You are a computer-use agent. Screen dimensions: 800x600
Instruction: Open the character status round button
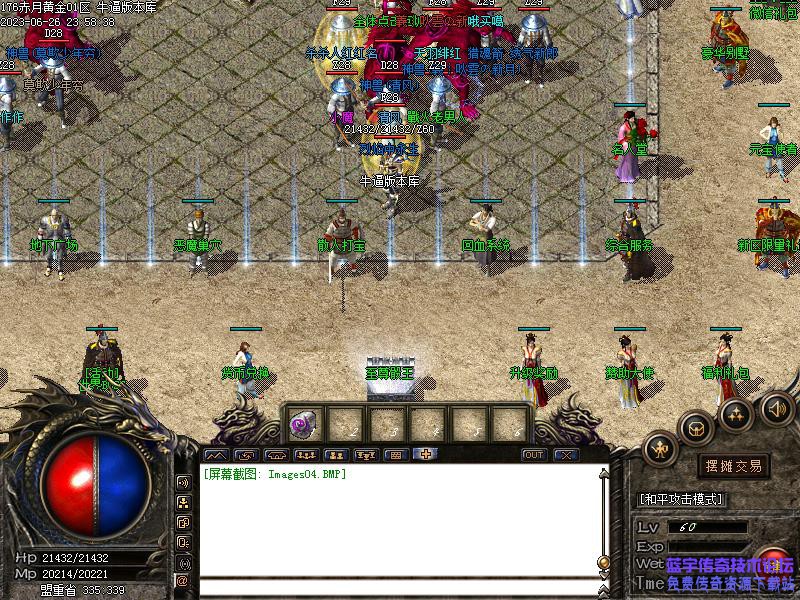coord(659,449)
